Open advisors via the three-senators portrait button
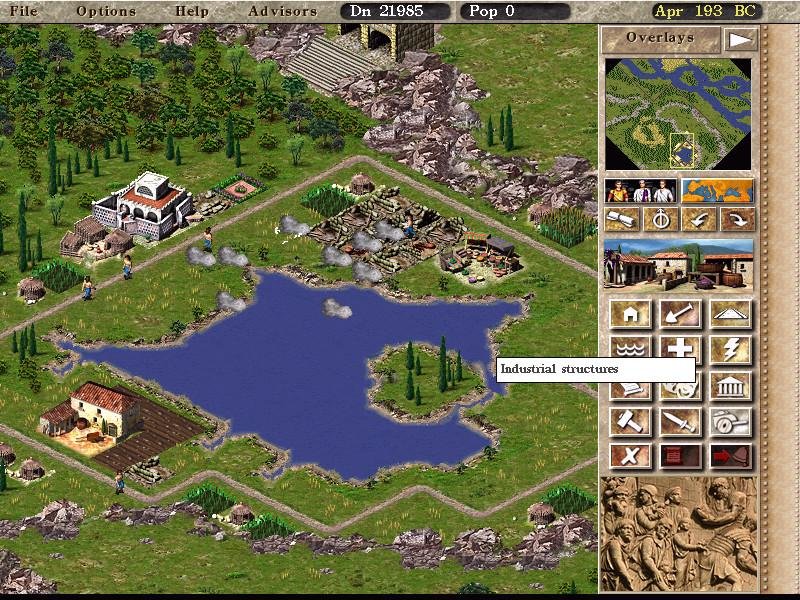The width and height of the screenshot is (800, 600). click(641, 190)
